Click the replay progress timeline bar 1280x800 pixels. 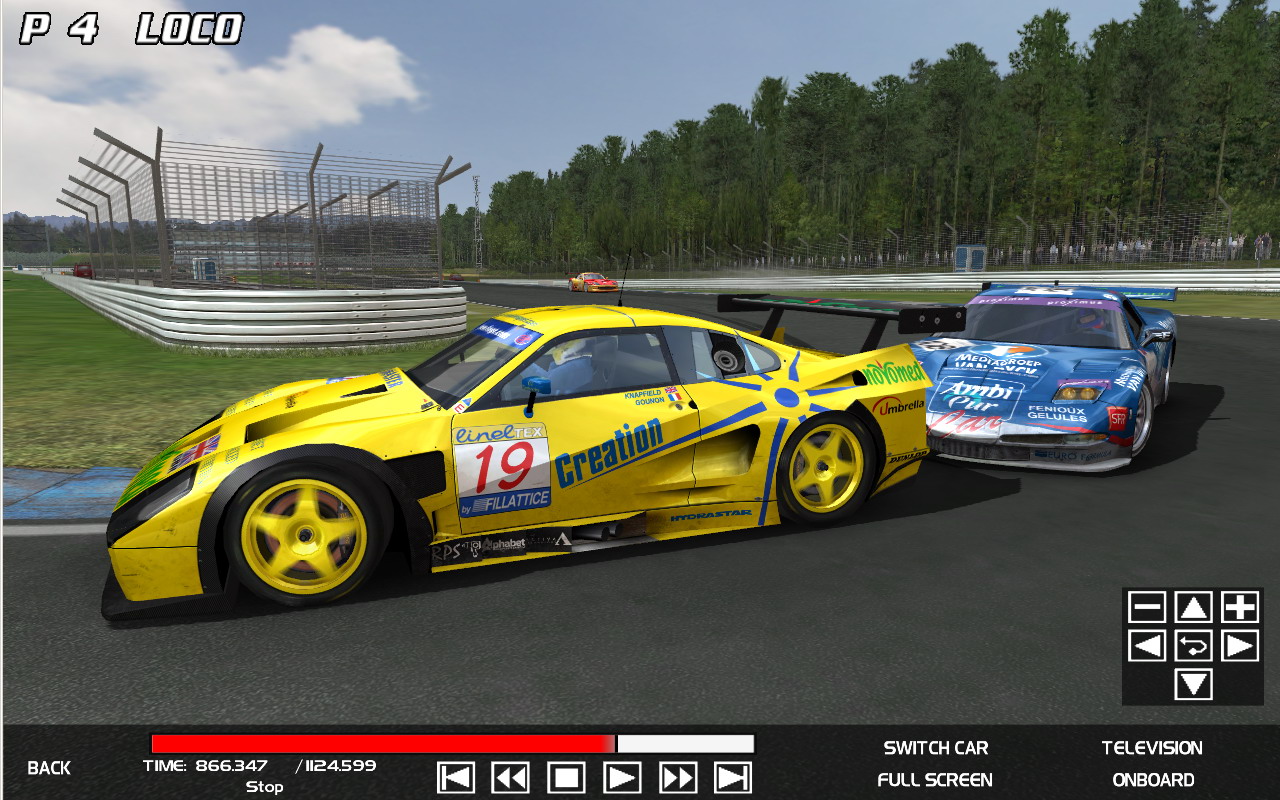[452, 744]
